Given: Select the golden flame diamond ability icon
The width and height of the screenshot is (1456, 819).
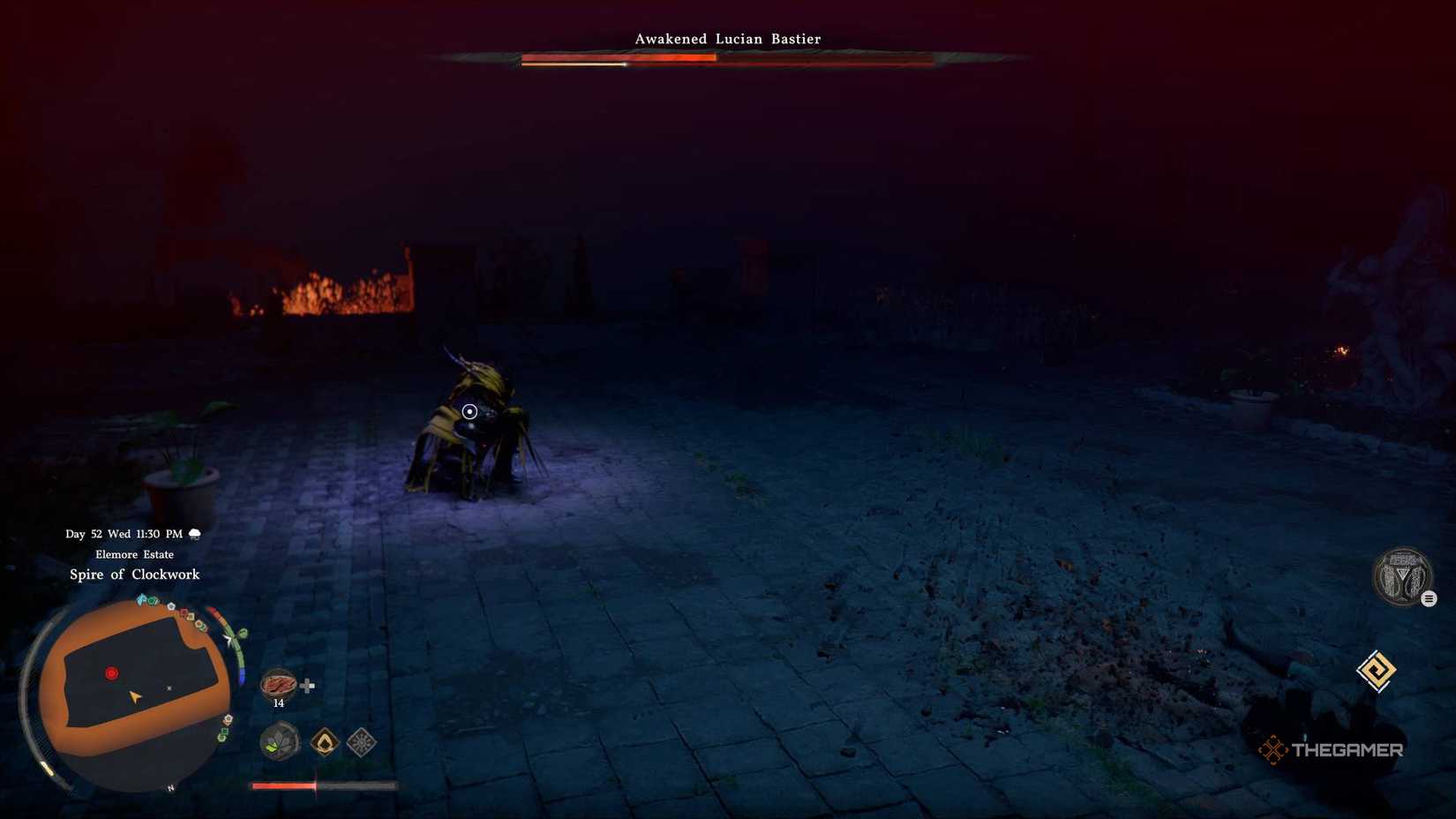Looking at the screenshot, I should tap(325, 742).
